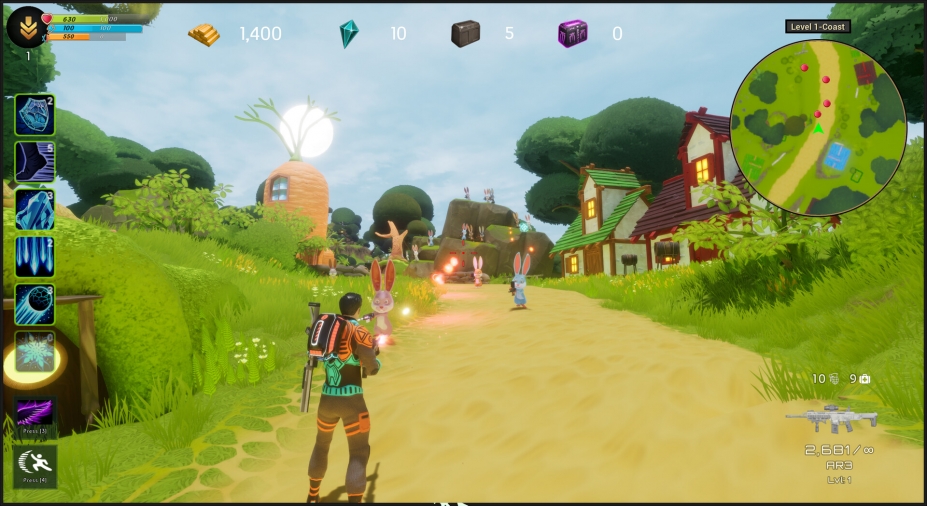Trigger the falling ice spikes ability
The width and height of the screenshot is (927, 506).
click(35, 257)
